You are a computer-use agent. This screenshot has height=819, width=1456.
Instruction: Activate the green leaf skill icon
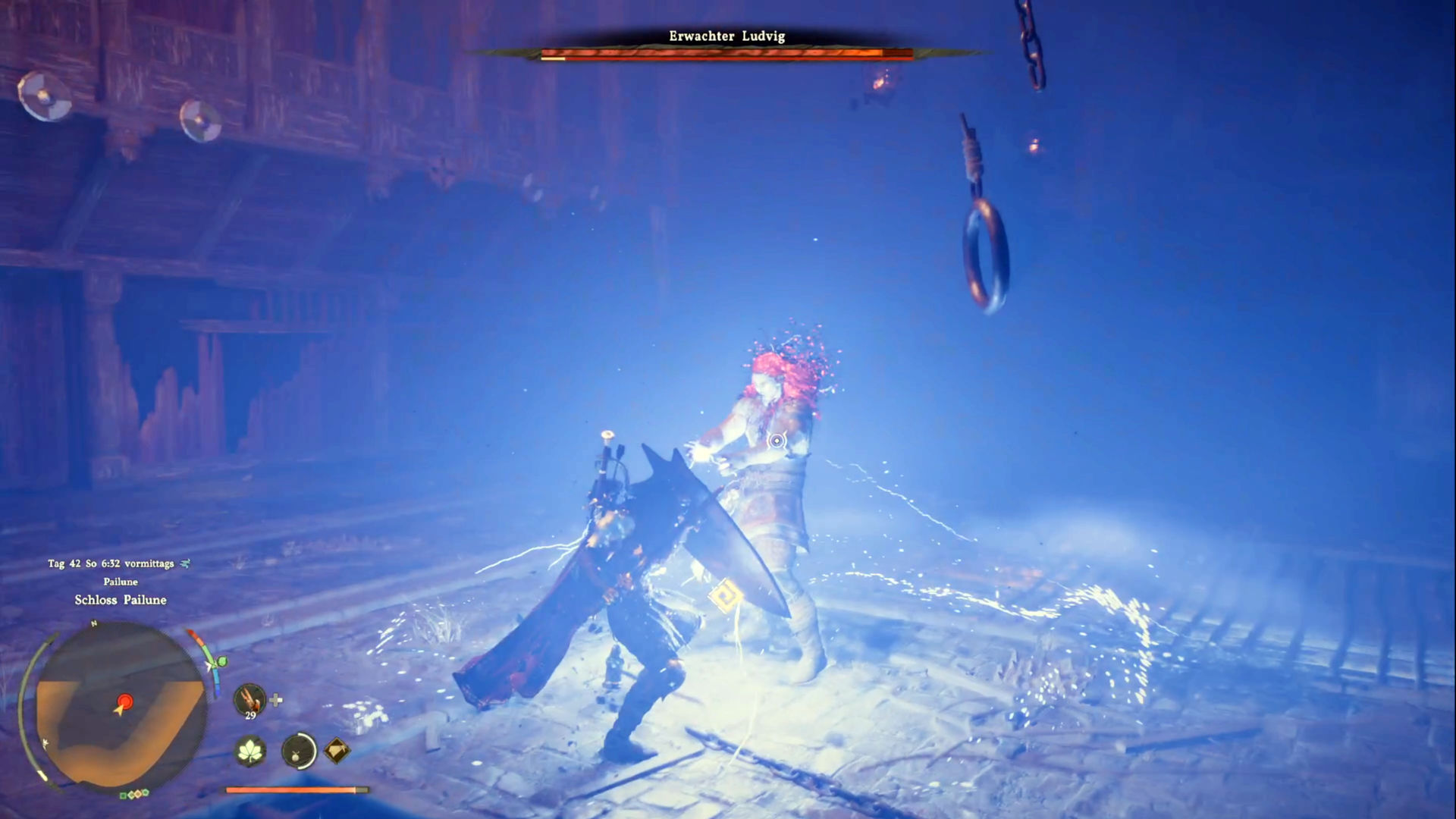(x=249, y=751)
